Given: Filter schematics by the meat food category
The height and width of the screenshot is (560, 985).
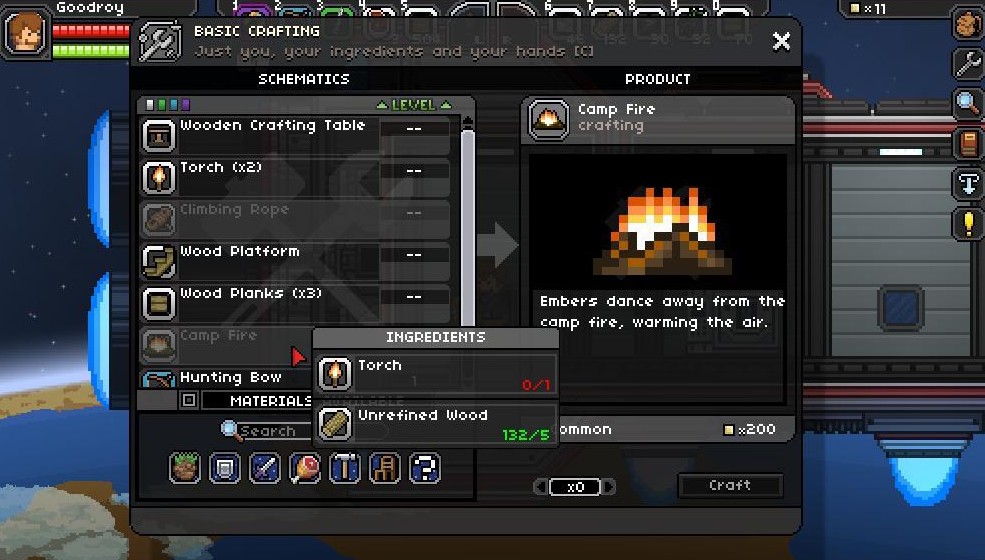Looking at the screenshot, I should pos(305,468).
